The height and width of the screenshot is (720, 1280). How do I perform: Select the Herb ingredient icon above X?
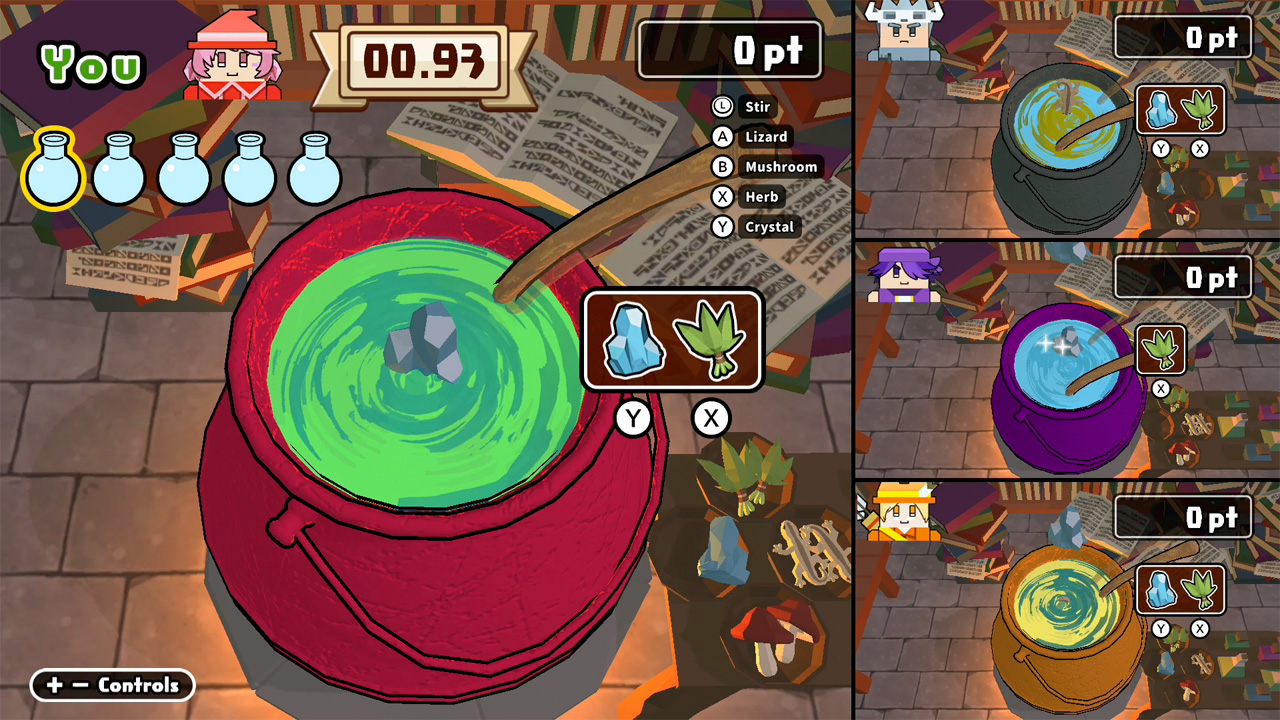click(x=711, y=340)
